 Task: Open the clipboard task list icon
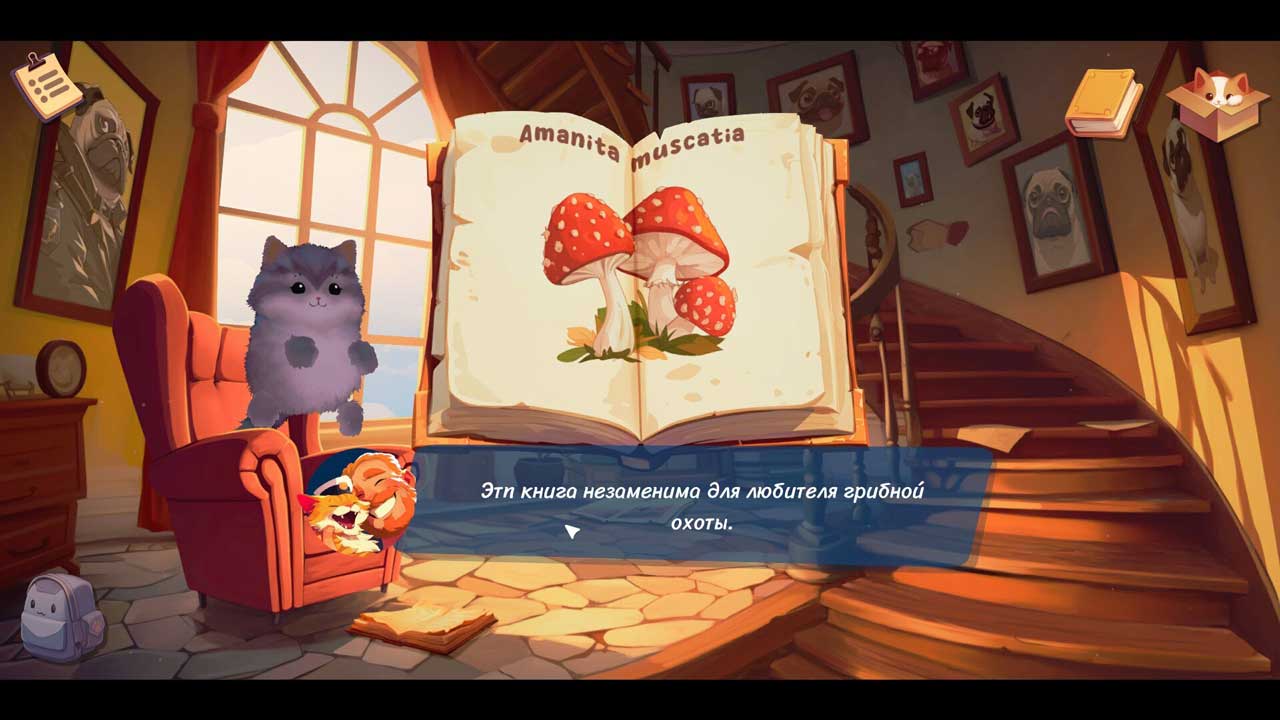click(46, 85)
